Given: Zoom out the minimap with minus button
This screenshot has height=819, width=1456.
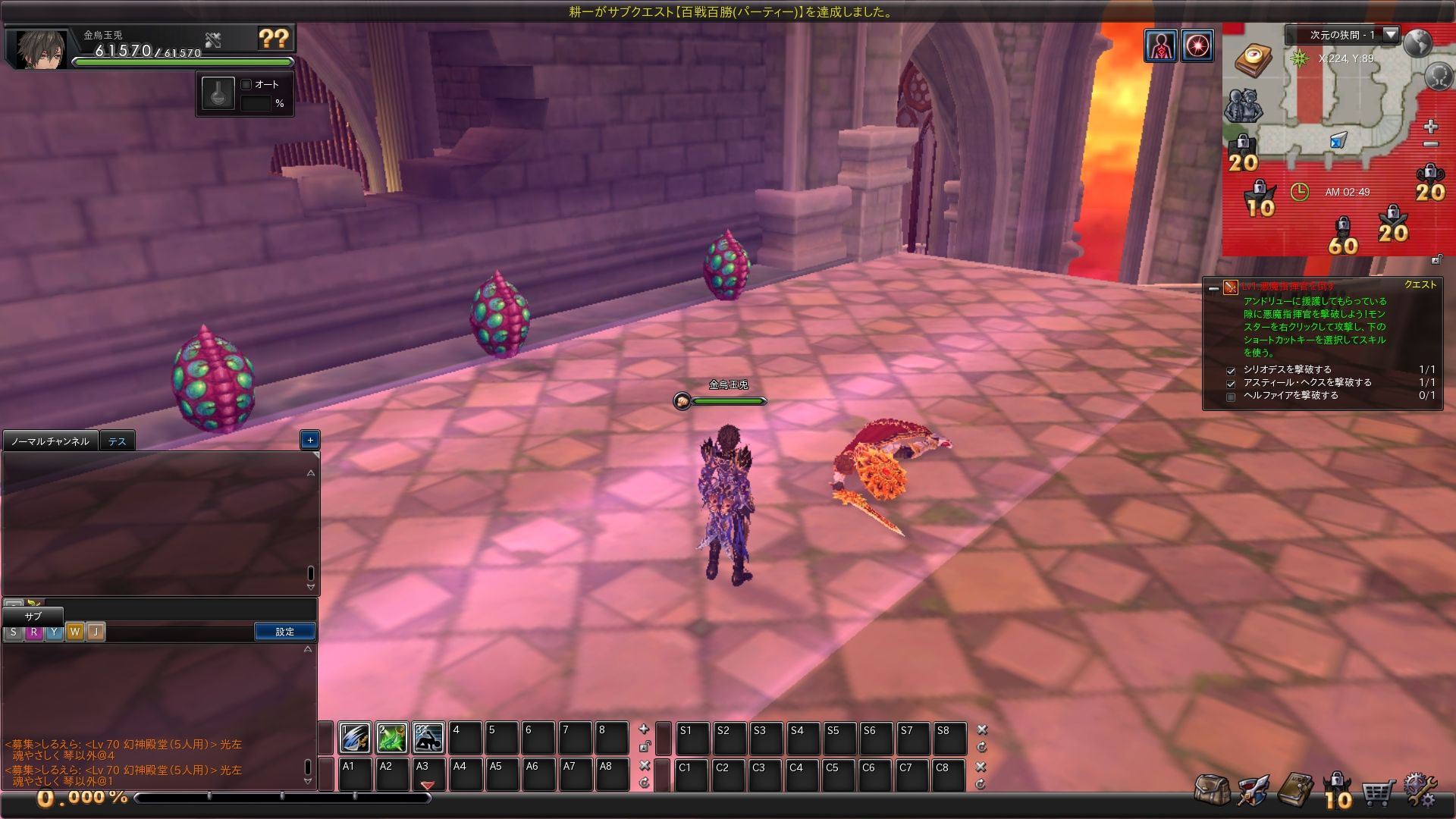Looking at the screenshot, I should tap(1430, 144).
